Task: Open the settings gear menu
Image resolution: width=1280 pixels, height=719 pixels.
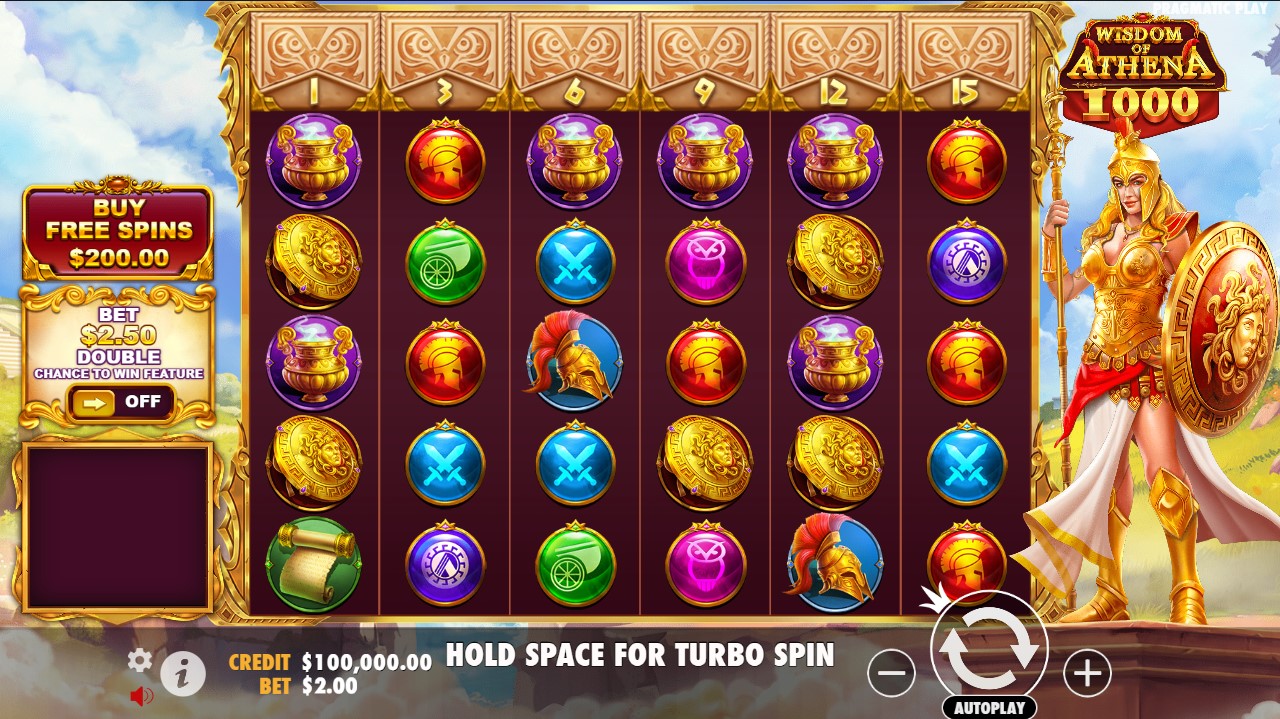Action: 140,660
